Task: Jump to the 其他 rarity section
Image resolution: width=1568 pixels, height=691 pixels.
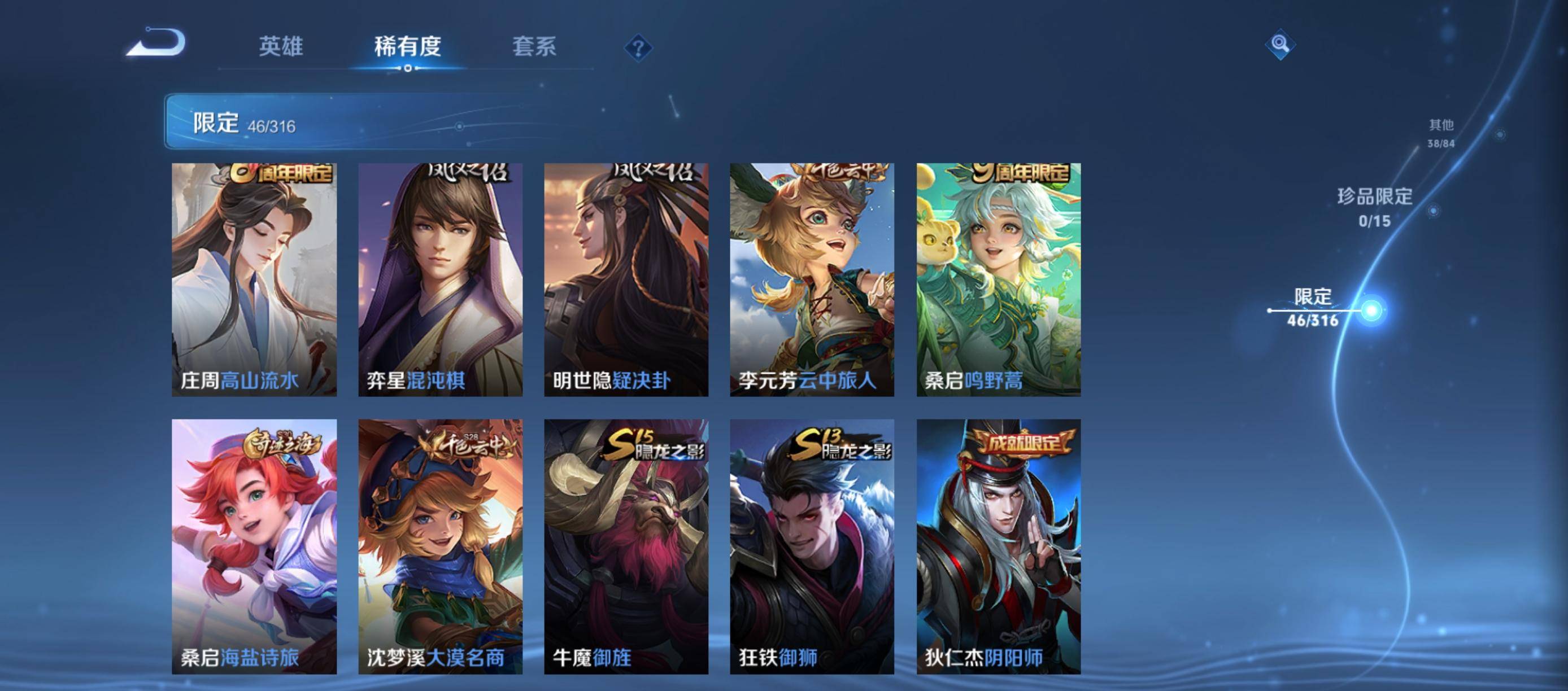Action: (1441, 133)
